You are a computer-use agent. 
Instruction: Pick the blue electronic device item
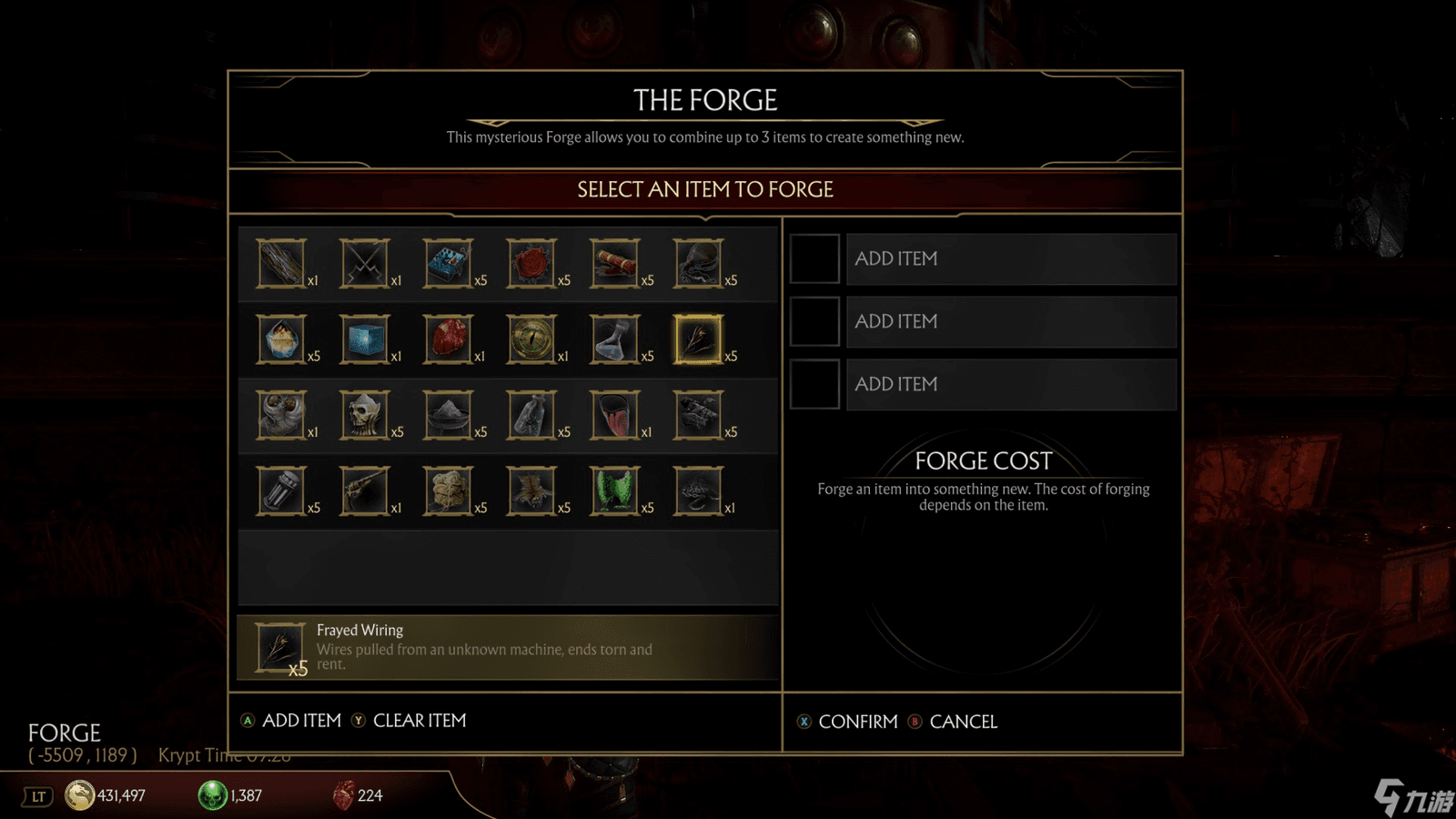tap(449, 264)
